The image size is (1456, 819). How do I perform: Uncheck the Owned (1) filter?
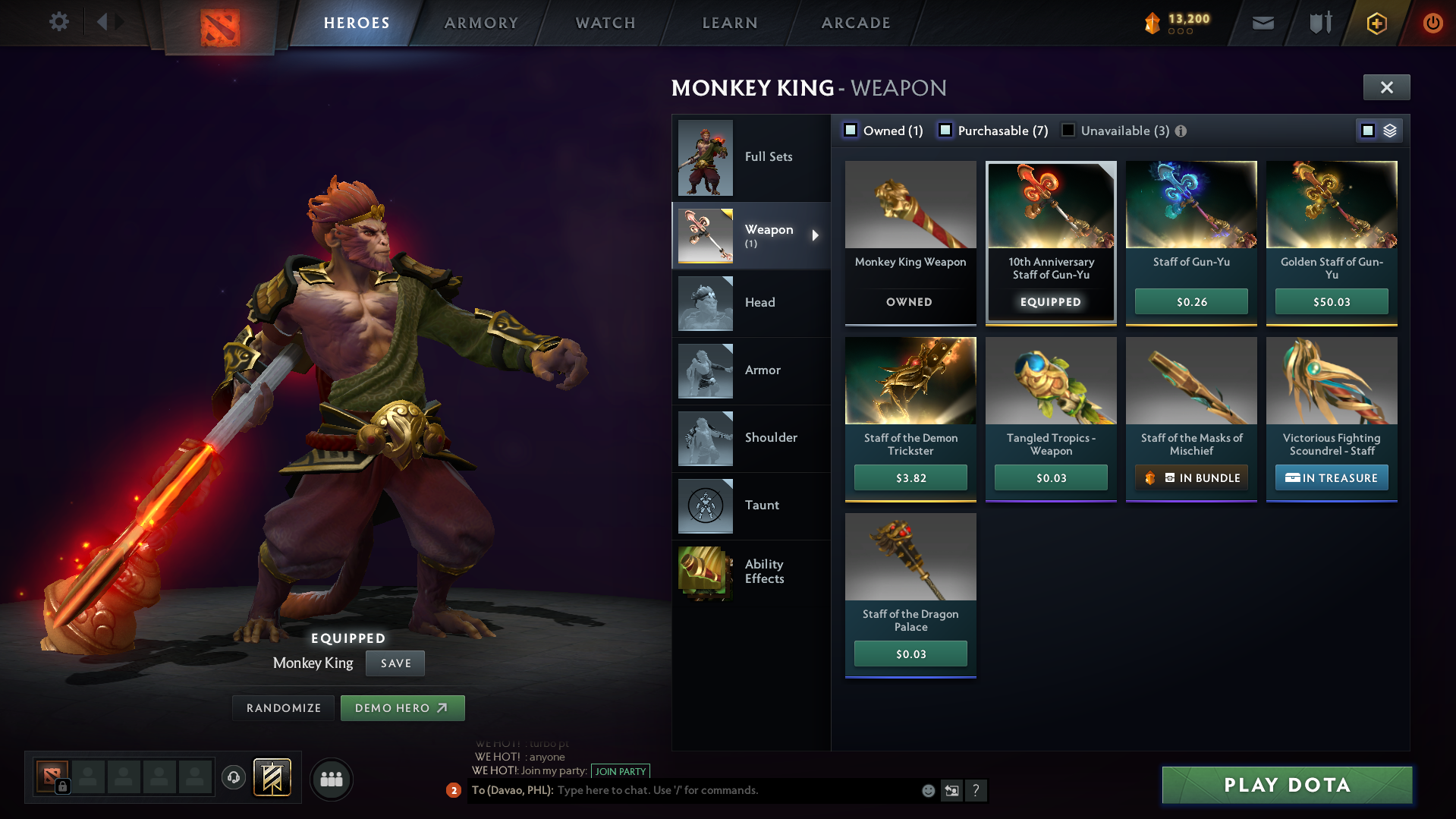coord(851,130)
